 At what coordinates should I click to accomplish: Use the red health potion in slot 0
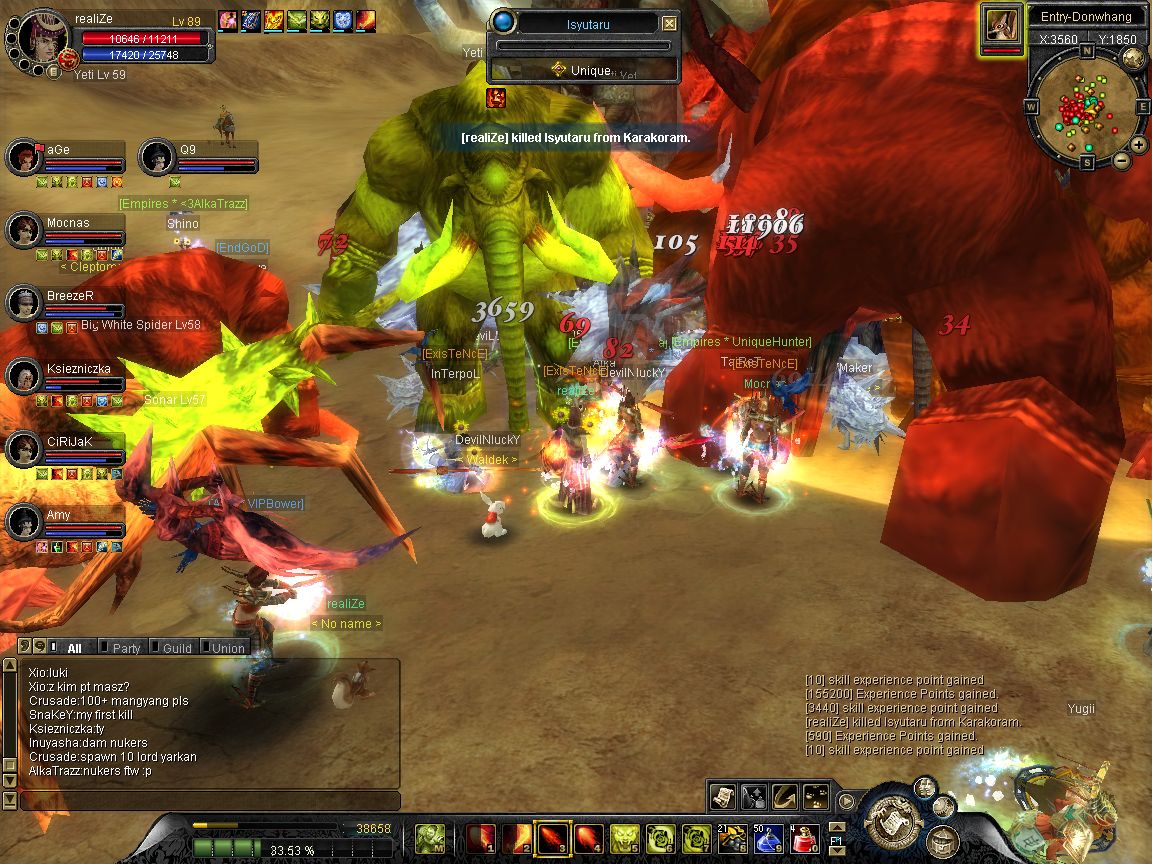pos(805,839)
